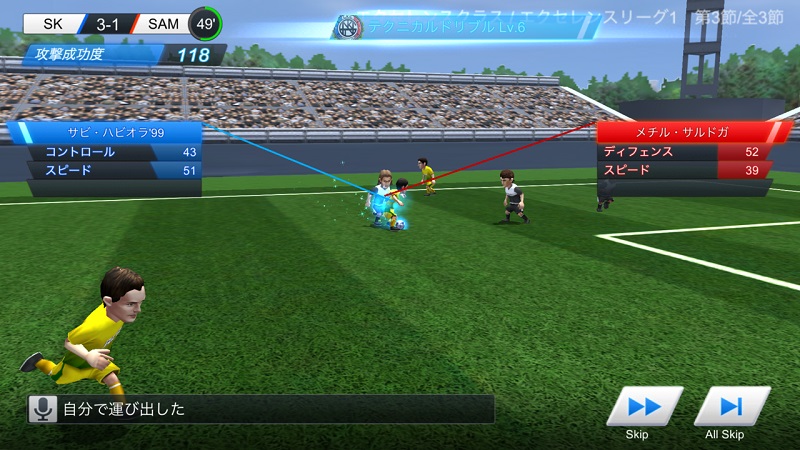Tap the microphone commentary icon
This screenshot has width=800, height=450.
click(42, 408)
